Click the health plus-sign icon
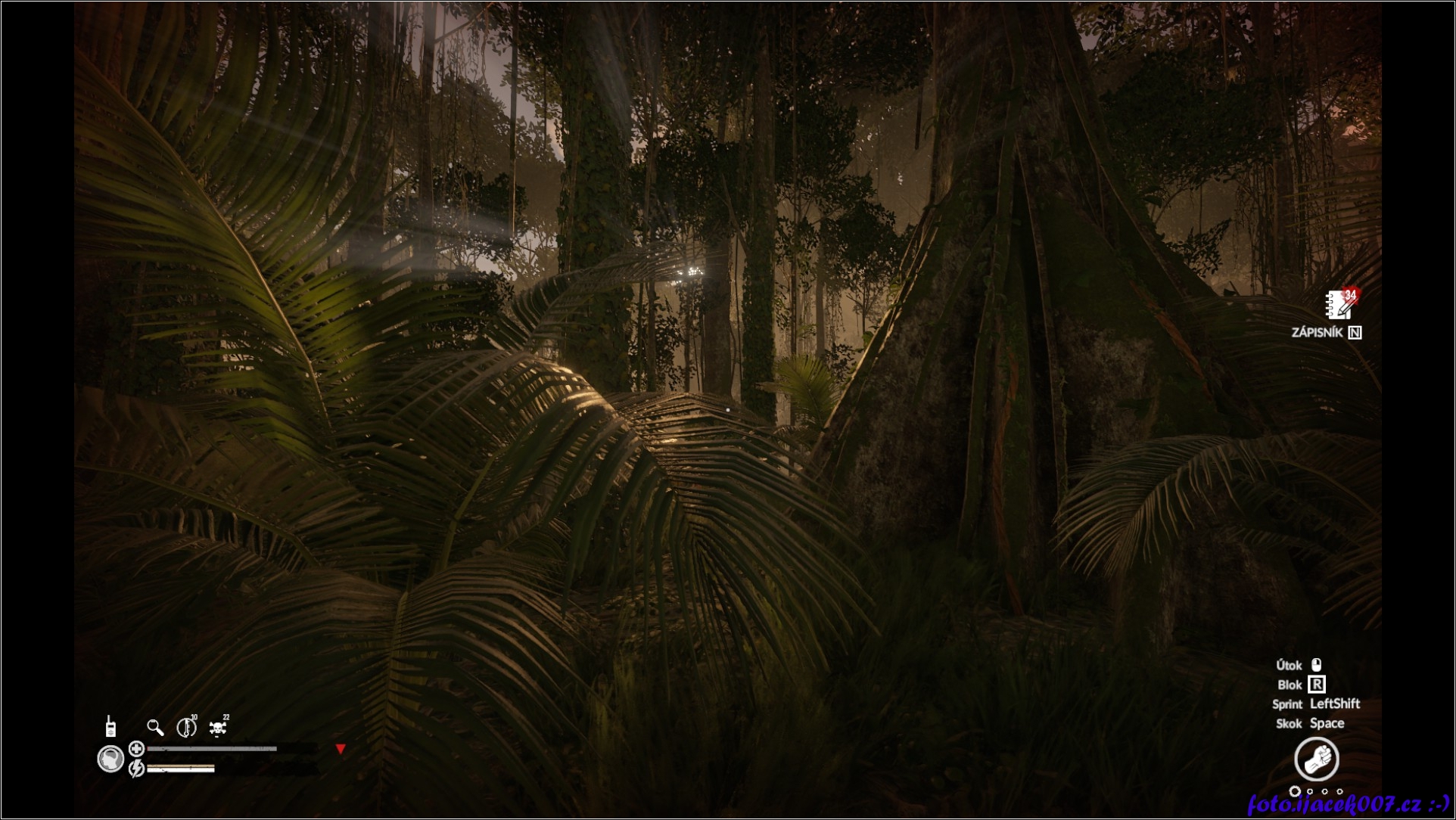Viewport: 1456px width, 820px height. point(137,749)
